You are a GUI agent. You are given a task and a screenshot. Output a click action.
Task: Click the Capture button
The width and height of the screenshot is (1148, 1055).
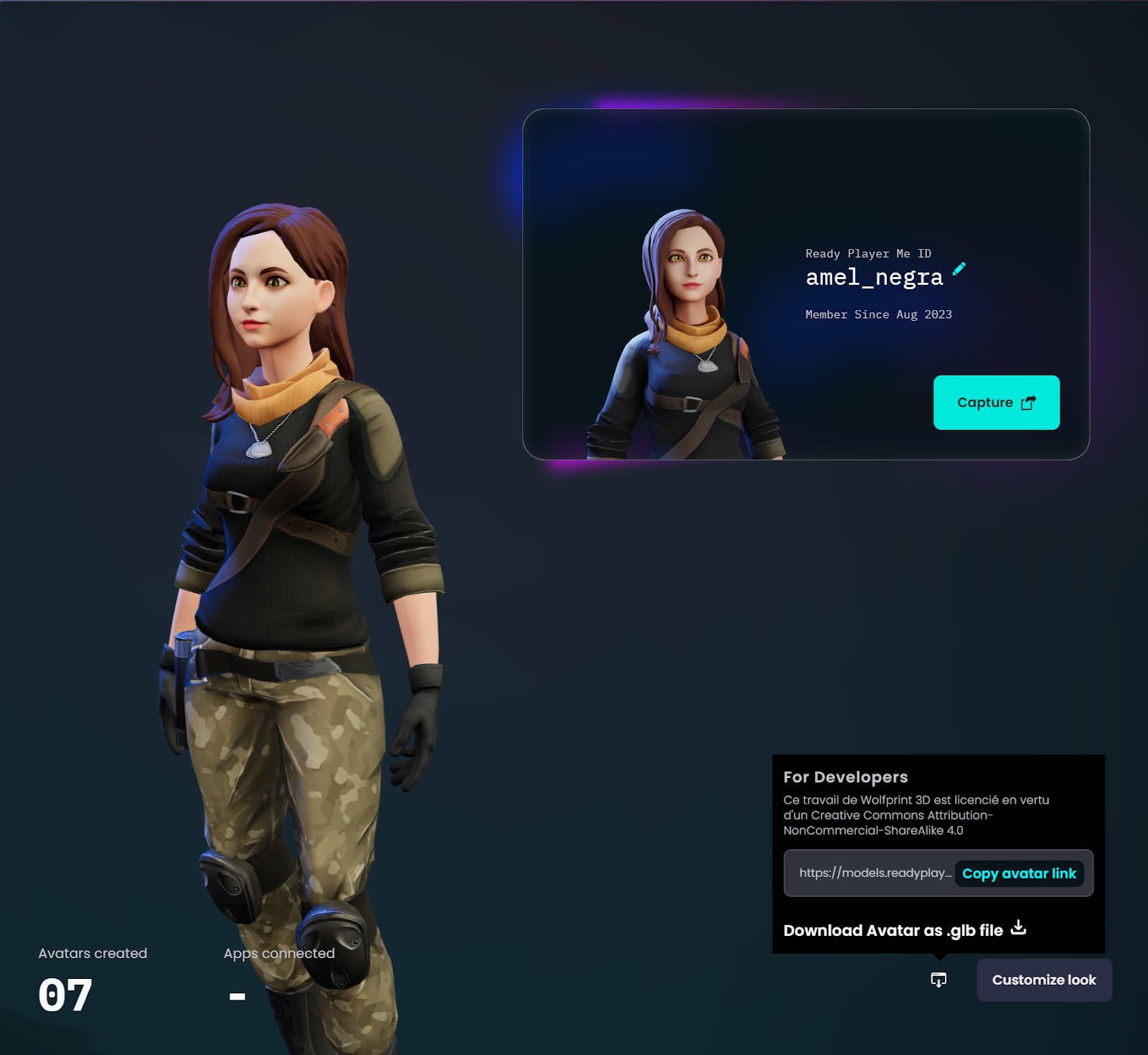pos(996,403)
